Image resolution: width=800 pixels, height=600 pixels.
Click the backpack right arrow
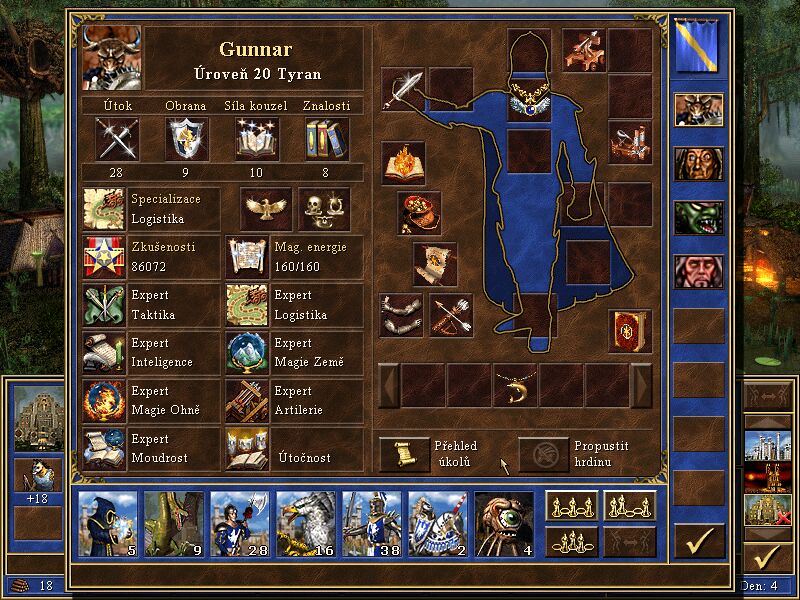click(641, 384)
